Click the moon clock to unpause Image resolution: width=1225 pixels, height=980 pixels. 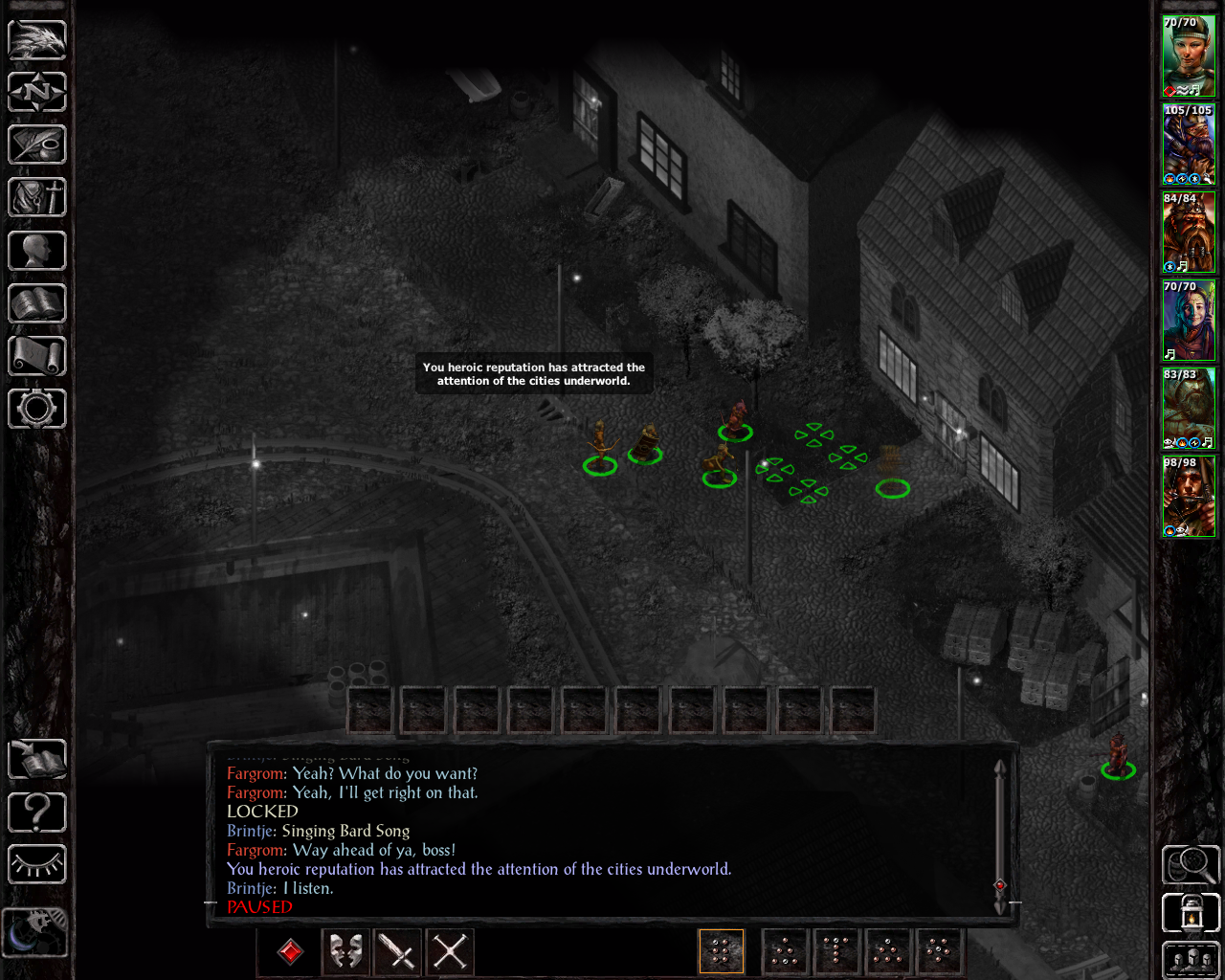click(x=35, y=931)
